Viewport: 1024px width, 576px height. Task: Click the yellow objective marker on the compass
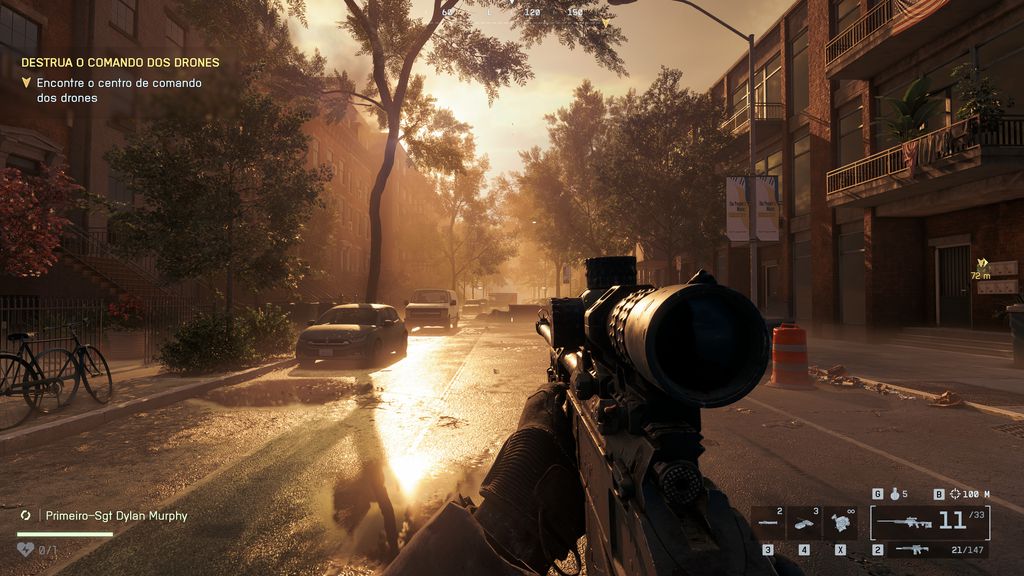click(605, 21)
